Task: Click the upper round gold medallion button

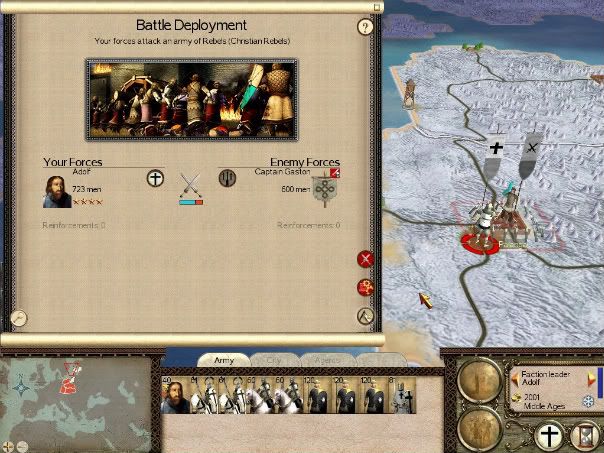Action: pos(478,381)
